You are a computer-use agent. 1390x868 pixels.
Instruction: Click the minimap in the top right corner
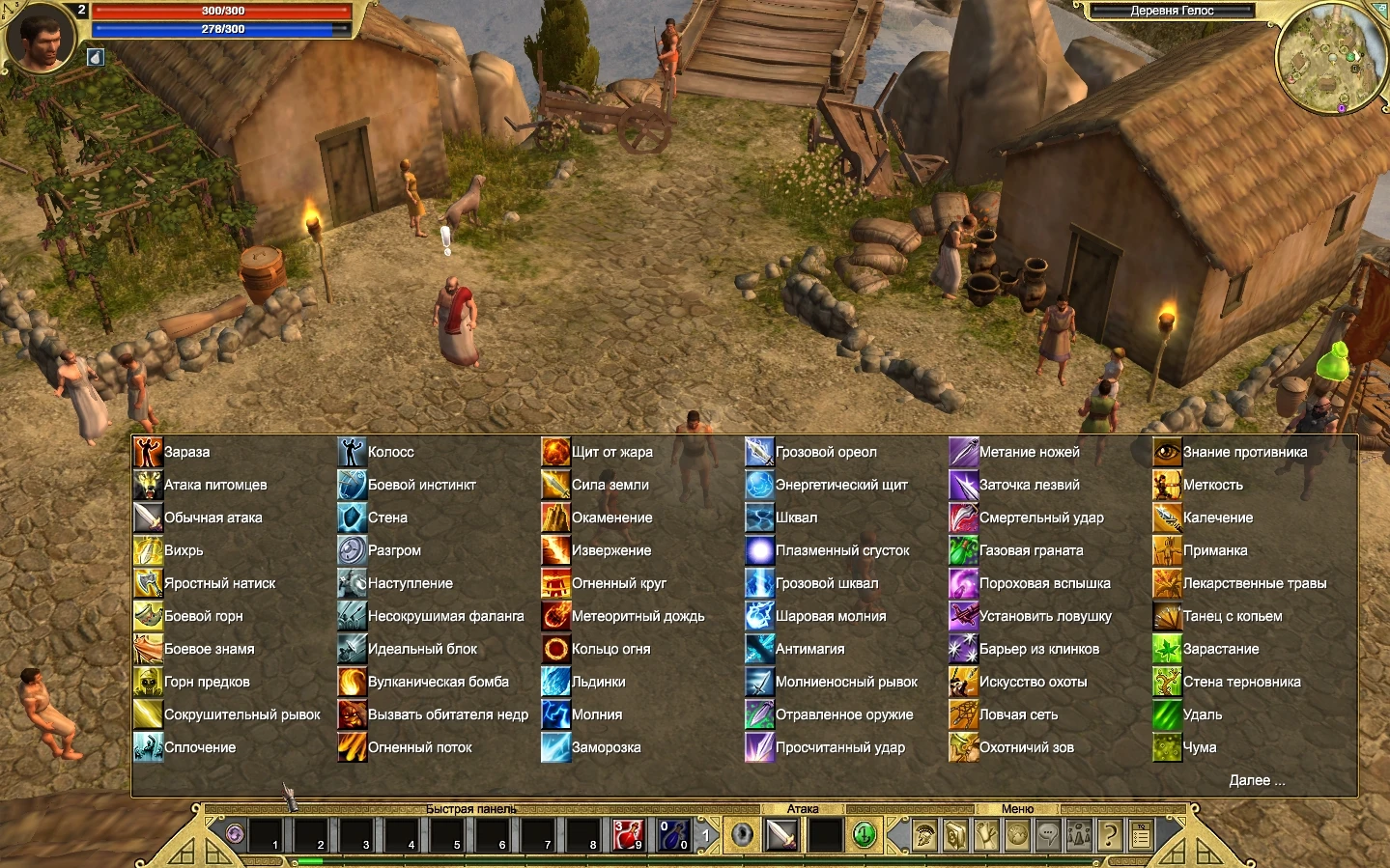click(x=1333, y=60)
